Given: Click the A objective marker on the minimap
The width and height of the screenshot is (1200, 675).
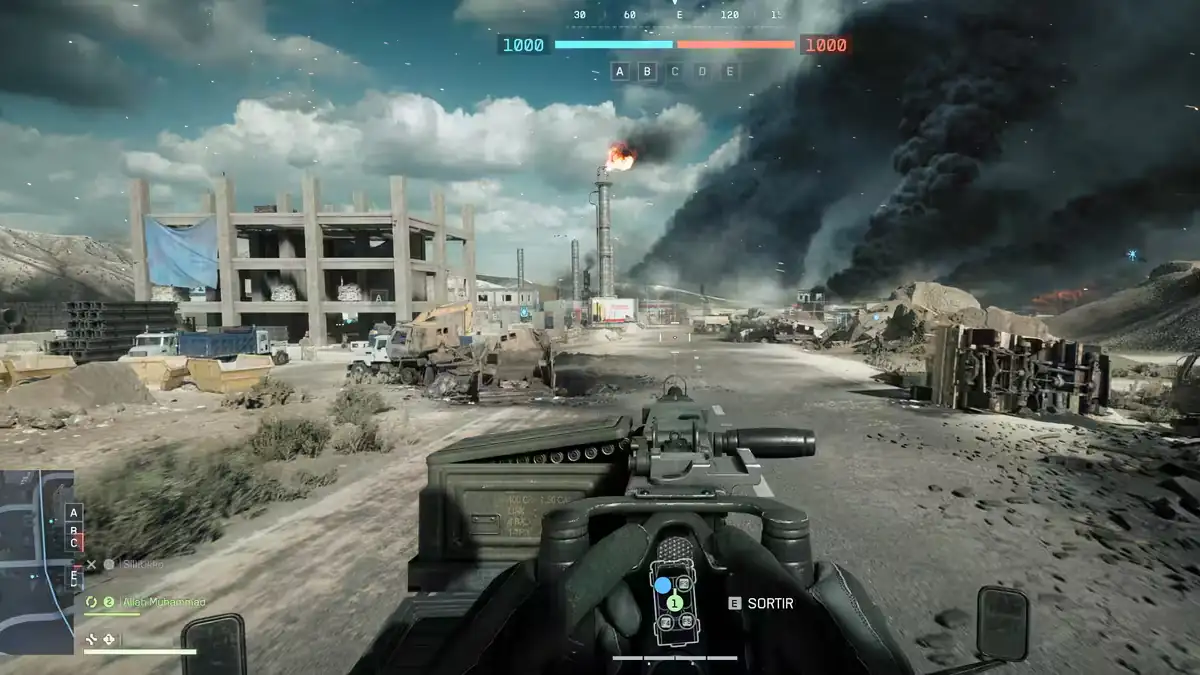Looking at the screenshot, I should coord(73,512).
